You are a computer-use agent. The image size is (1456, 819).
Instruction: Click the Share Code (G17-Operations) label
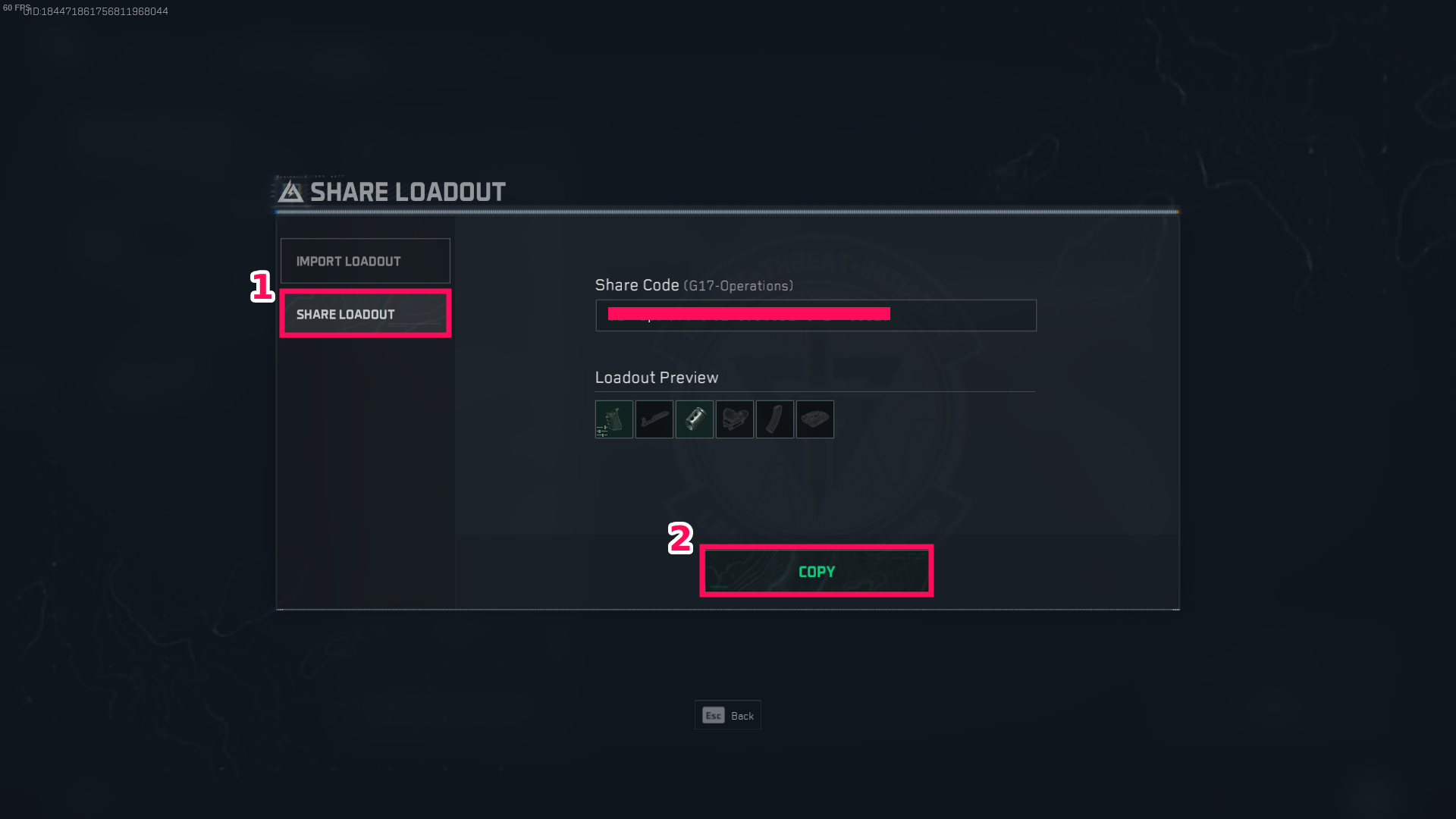[694, 285]
